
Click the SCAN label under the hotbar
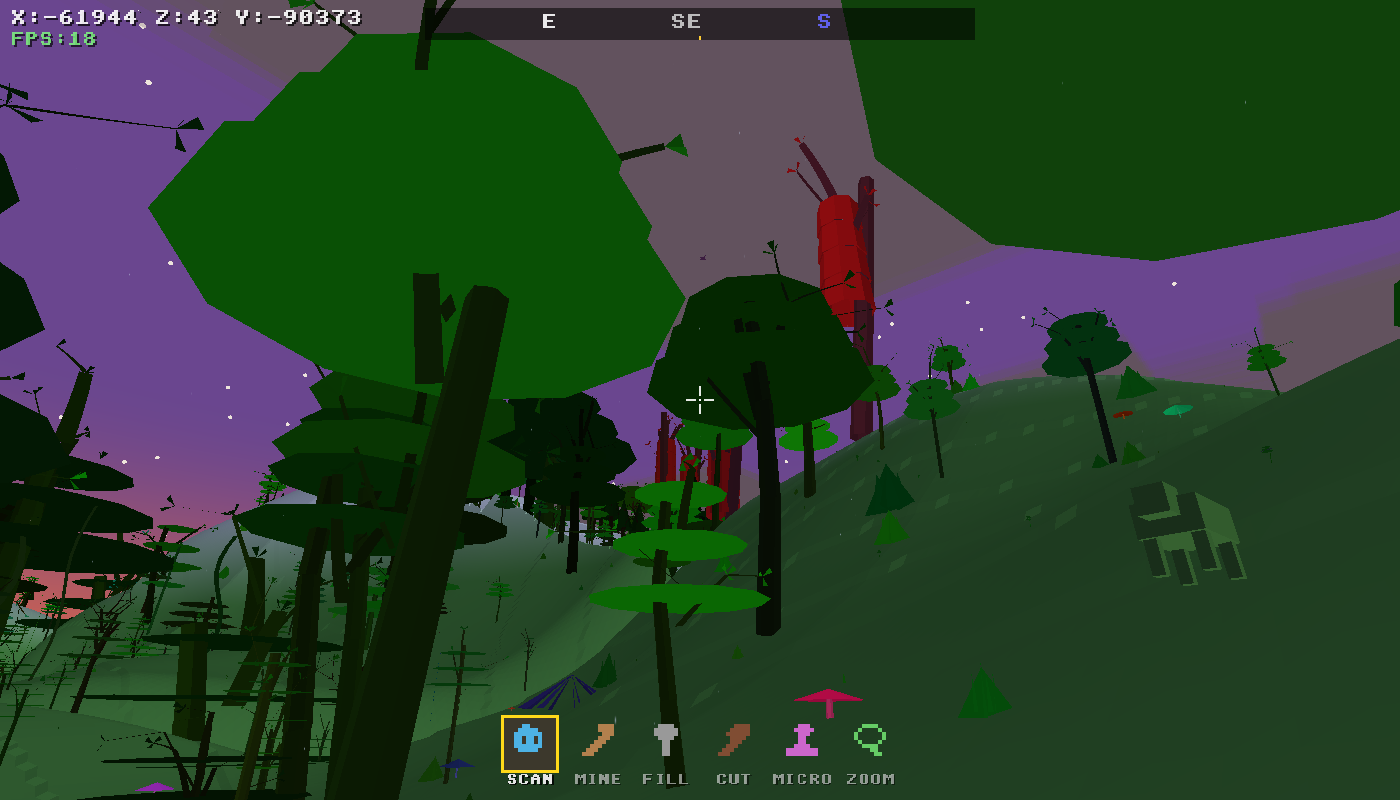pyautogui.click(x=530, y=778)
